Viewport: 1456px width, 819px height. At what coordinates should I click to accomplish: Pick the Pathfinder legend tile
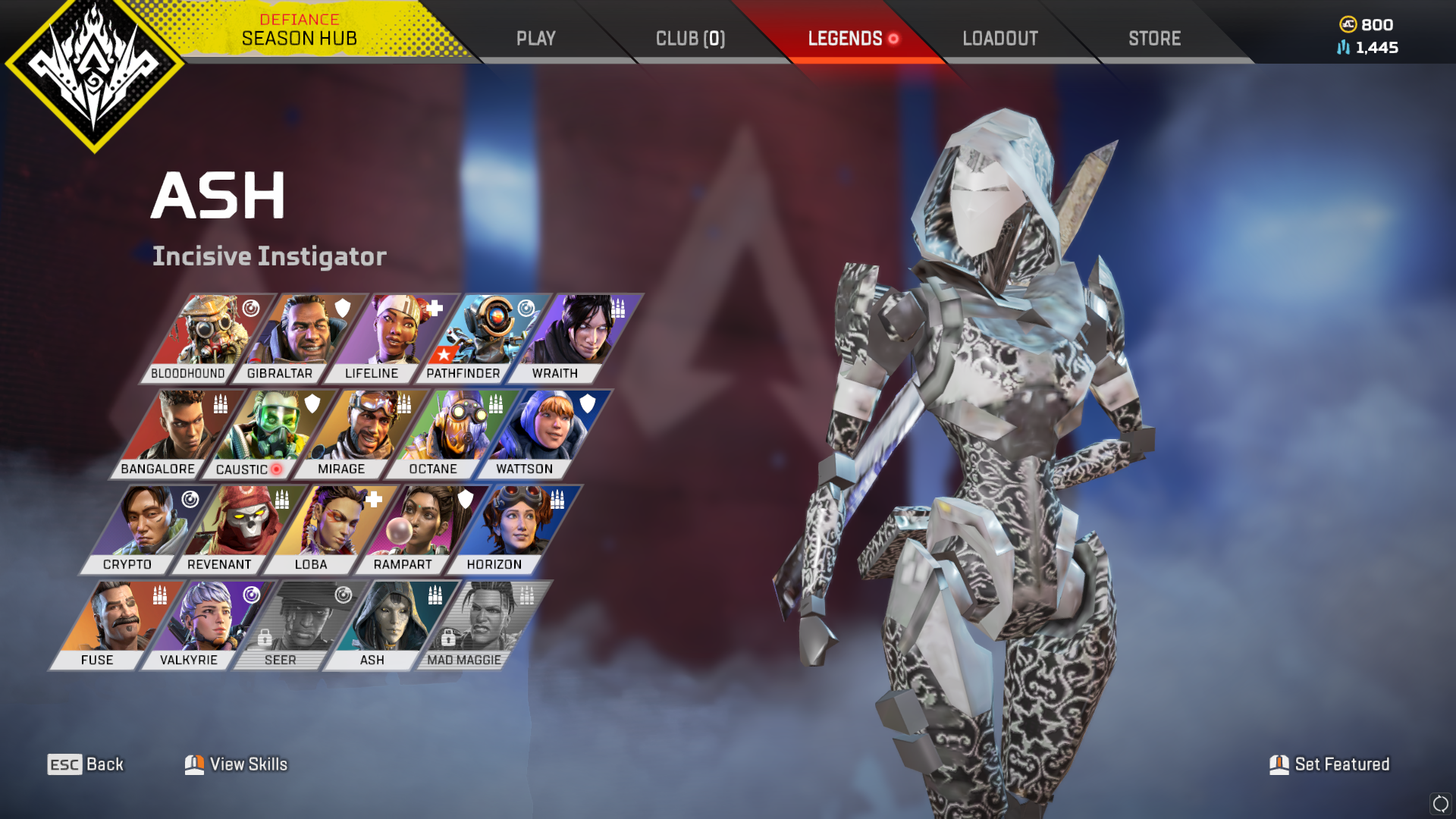click(479, 337)
